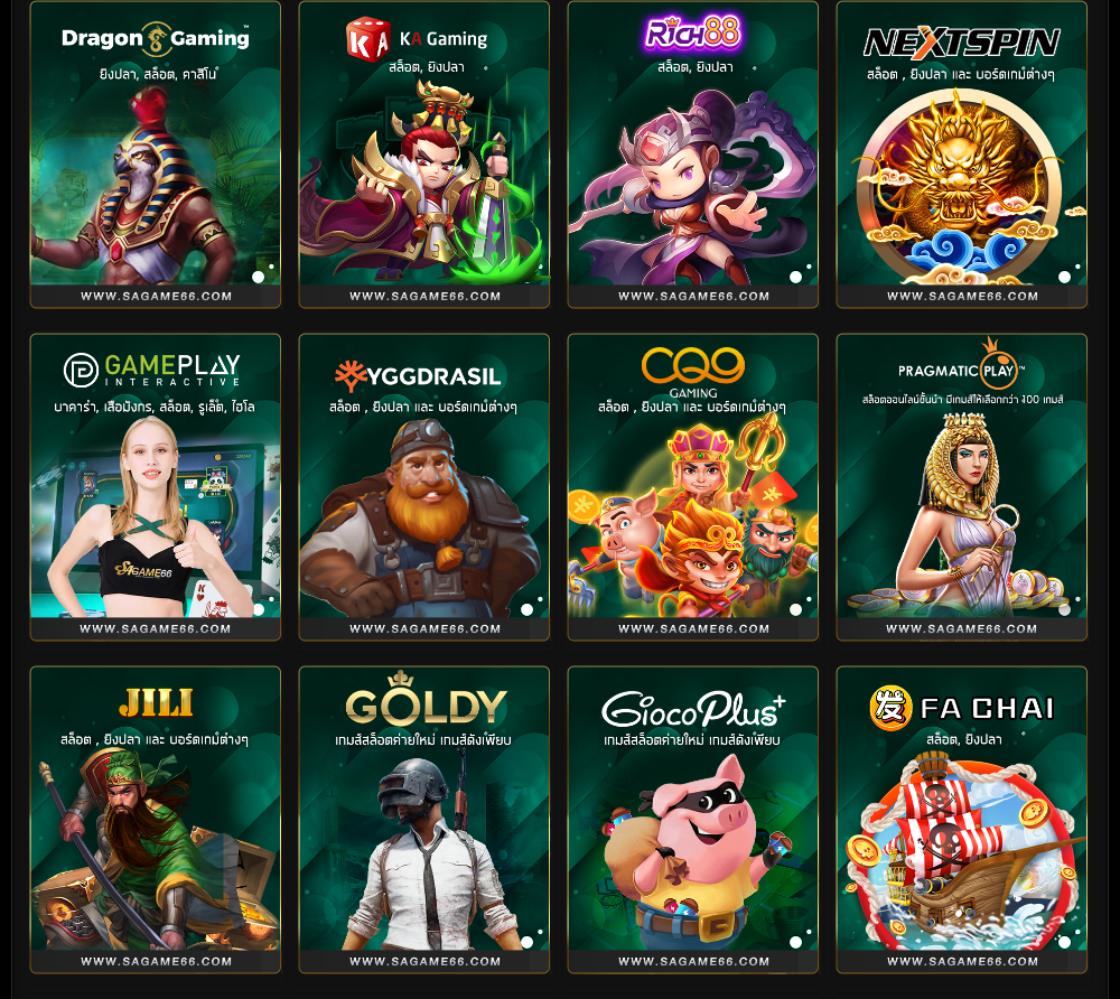Select the JILI game provider tile
Screen dimensions: 1120x999
click(155, 820)
